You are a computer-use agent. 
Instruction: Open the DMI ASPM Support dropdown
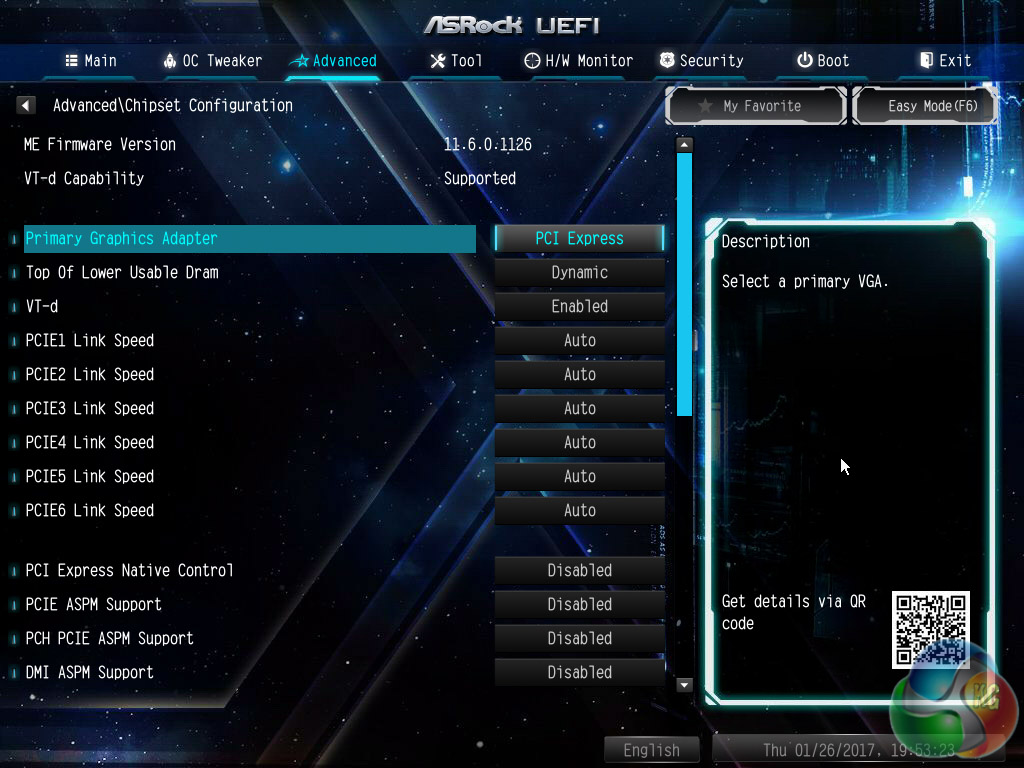579,672
